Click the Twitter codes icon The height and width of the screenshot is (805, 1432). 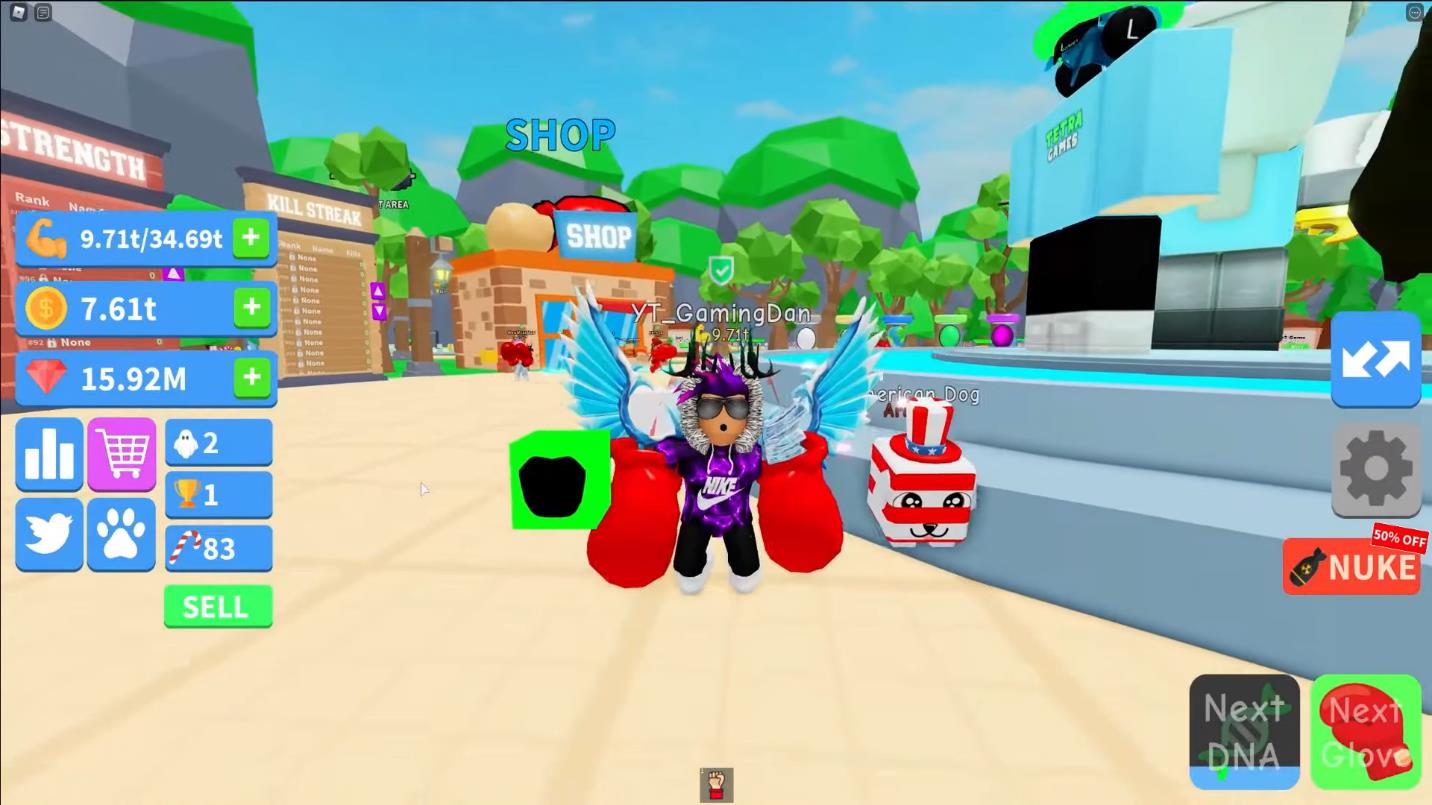[x=49, y=533]
